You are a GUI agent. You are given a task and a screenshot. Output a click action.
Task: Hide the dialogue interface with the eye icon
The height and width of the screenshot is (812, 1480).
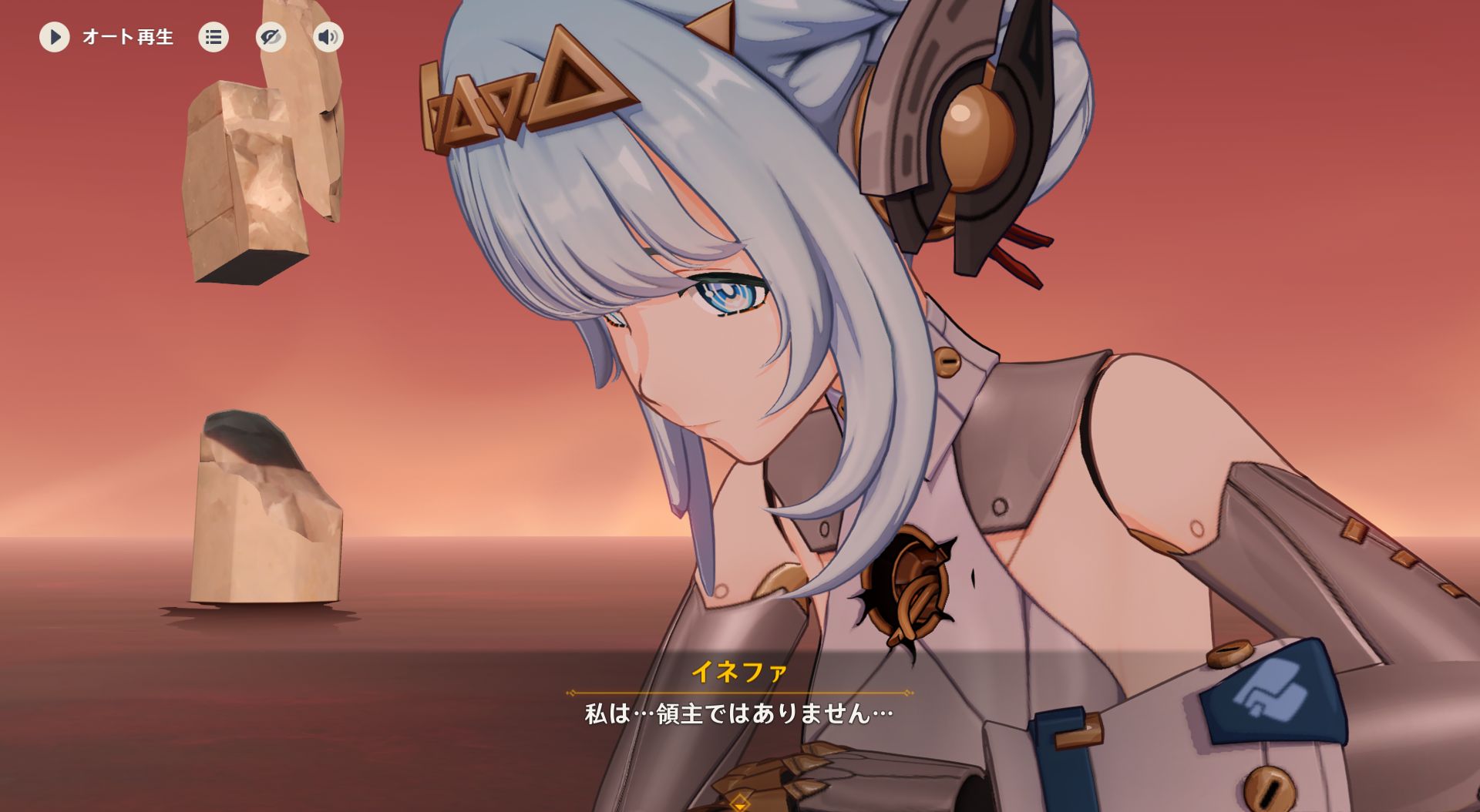click(271, 37)
